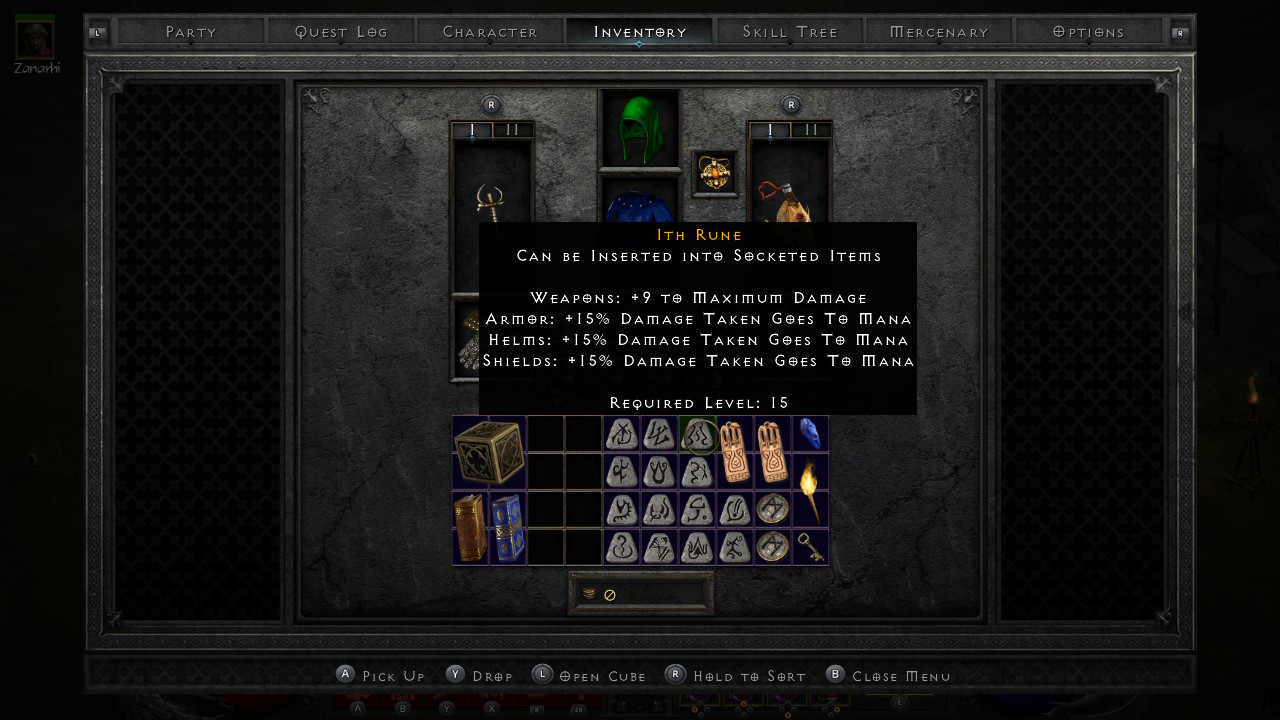Pick up the blue sapphire gem

(810, 433)
